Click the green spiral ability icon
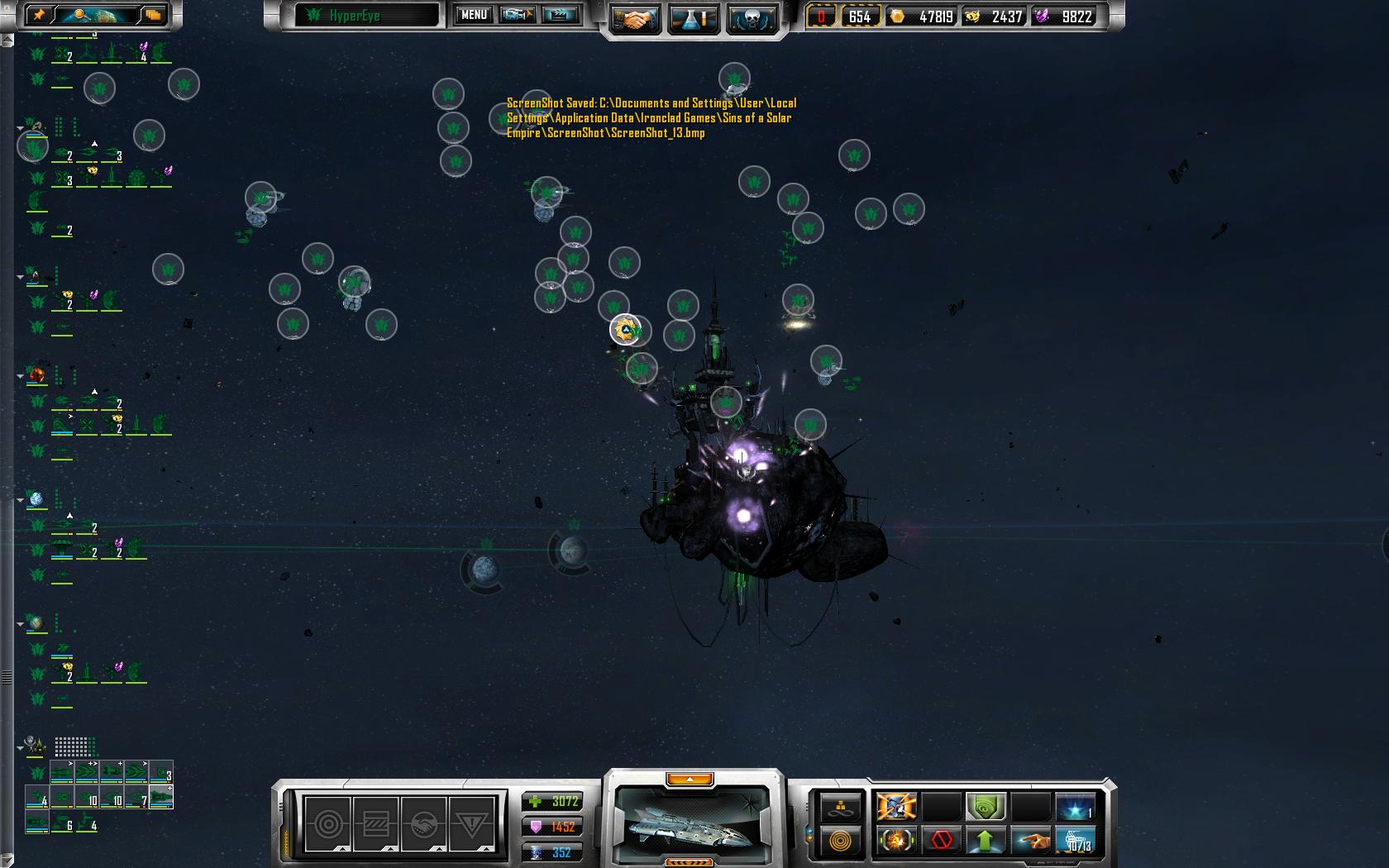This screenshot has width=1389, height=868. (986, 805)
